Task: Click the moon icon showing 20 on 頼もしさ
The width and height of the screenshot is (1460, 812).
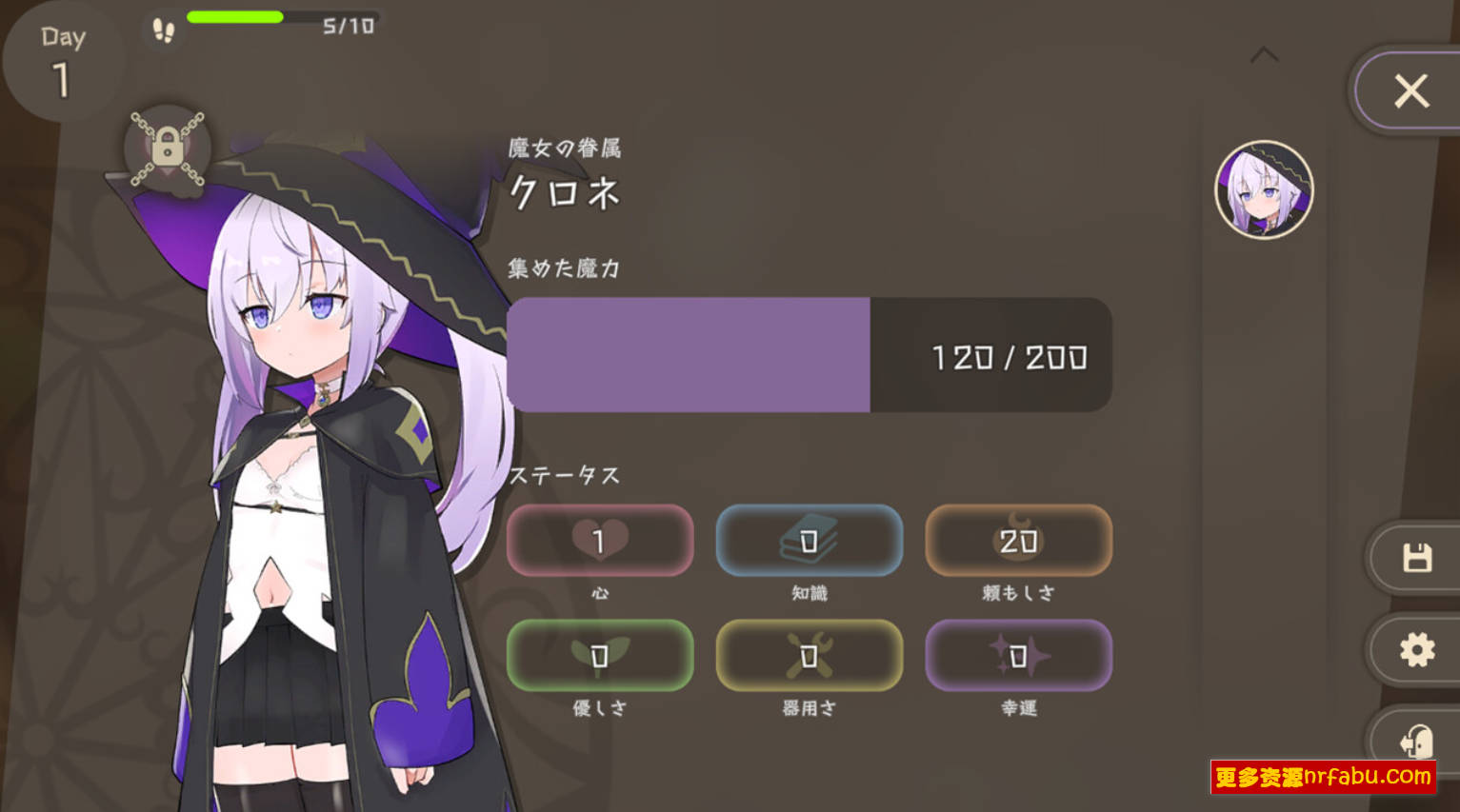Action: (x=1018, y=540)
